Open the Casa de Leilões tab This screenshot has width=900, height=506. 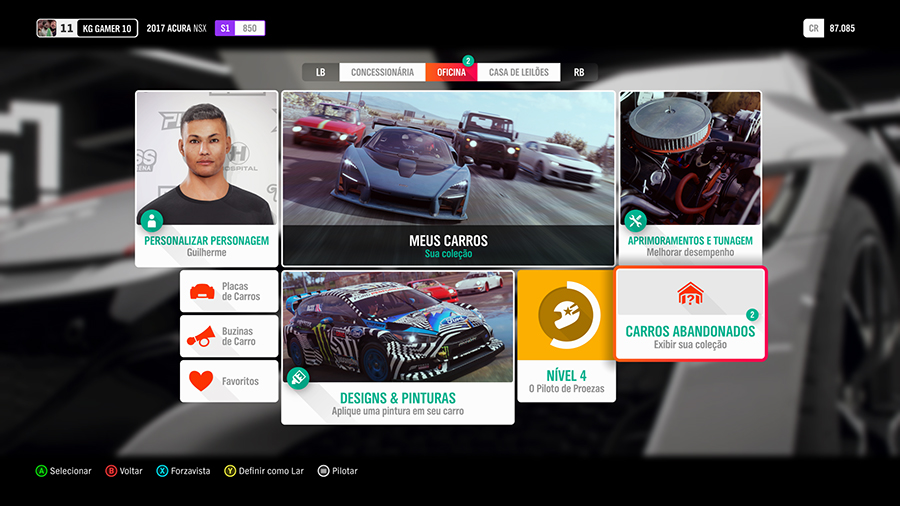[518, 72]
